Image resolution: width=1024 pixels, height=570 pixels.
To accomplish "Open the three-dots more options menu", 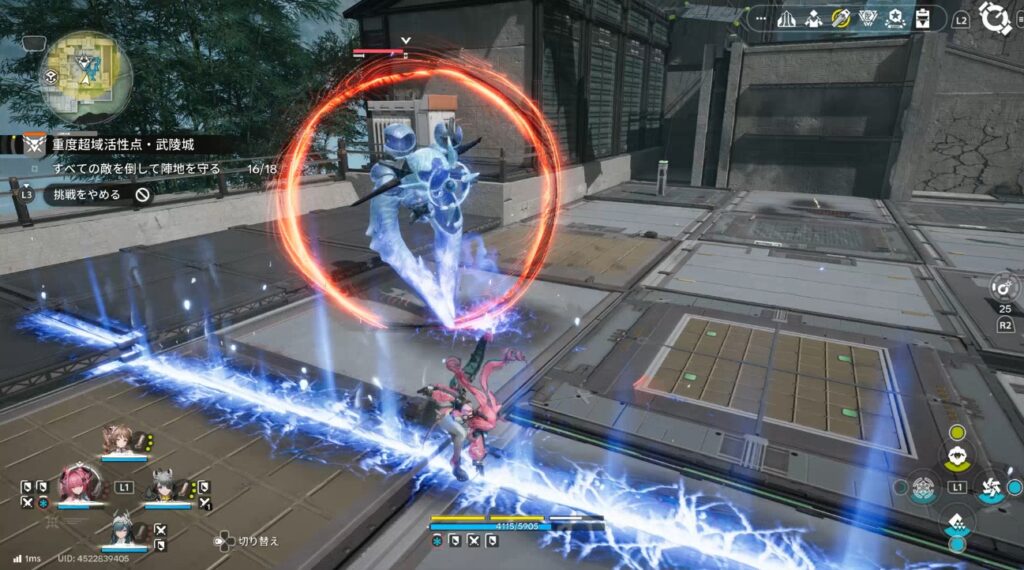I will (x=763, y=18).
